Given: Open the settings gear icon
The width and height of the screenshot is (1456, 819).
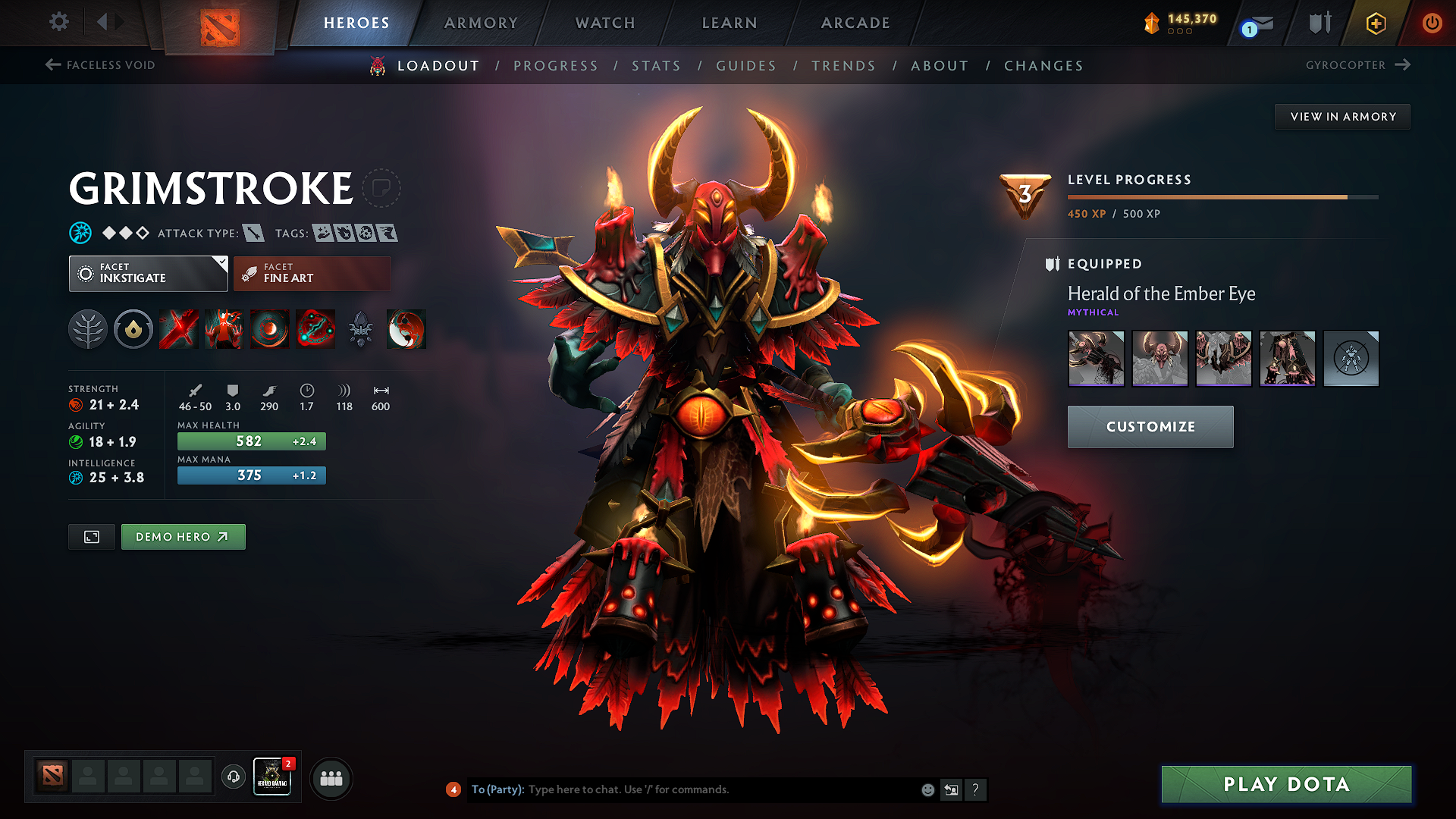Looking at the screenshot, I should pos(58,22).
